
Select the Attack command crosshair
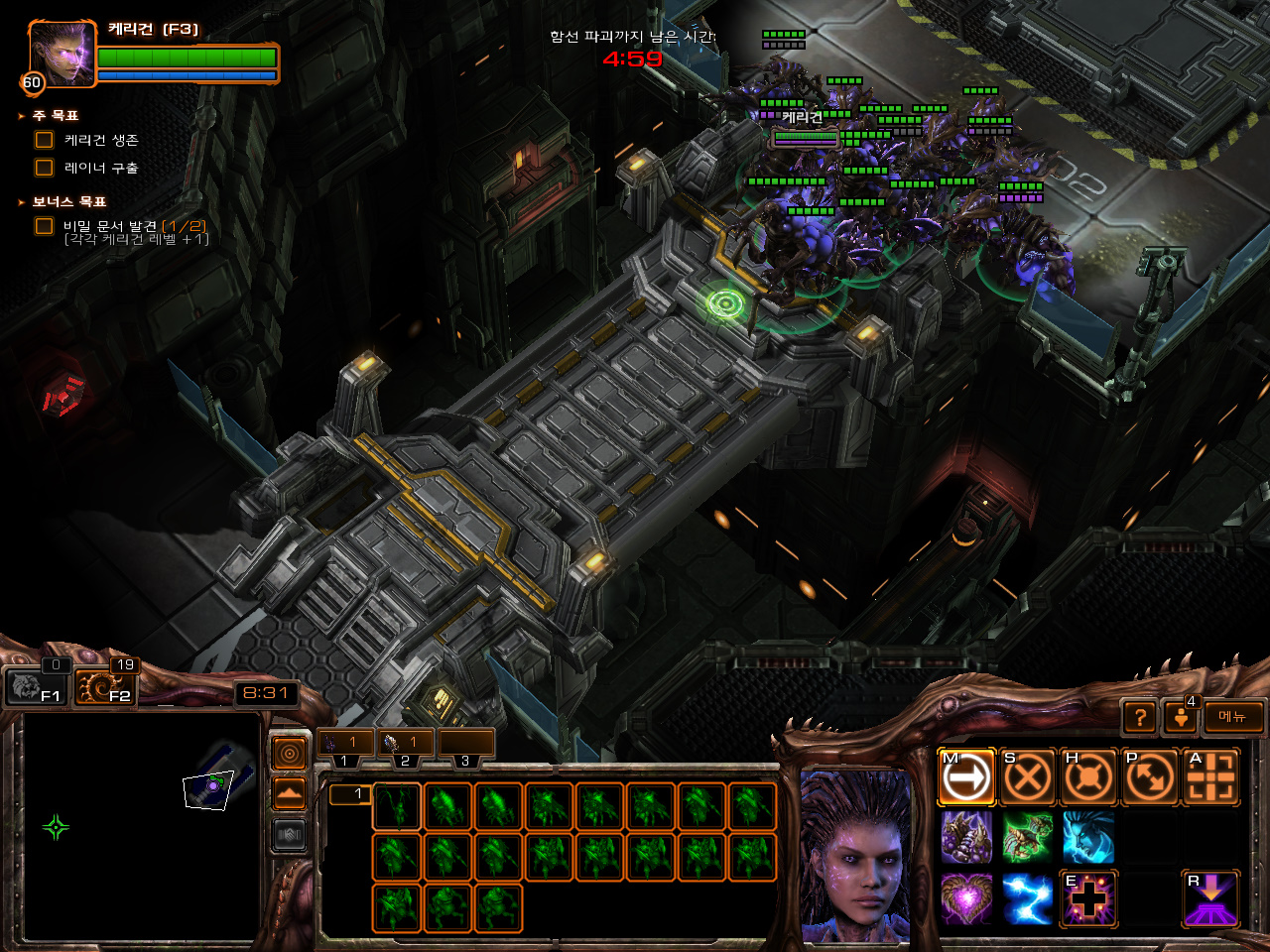click(1211, 777)
